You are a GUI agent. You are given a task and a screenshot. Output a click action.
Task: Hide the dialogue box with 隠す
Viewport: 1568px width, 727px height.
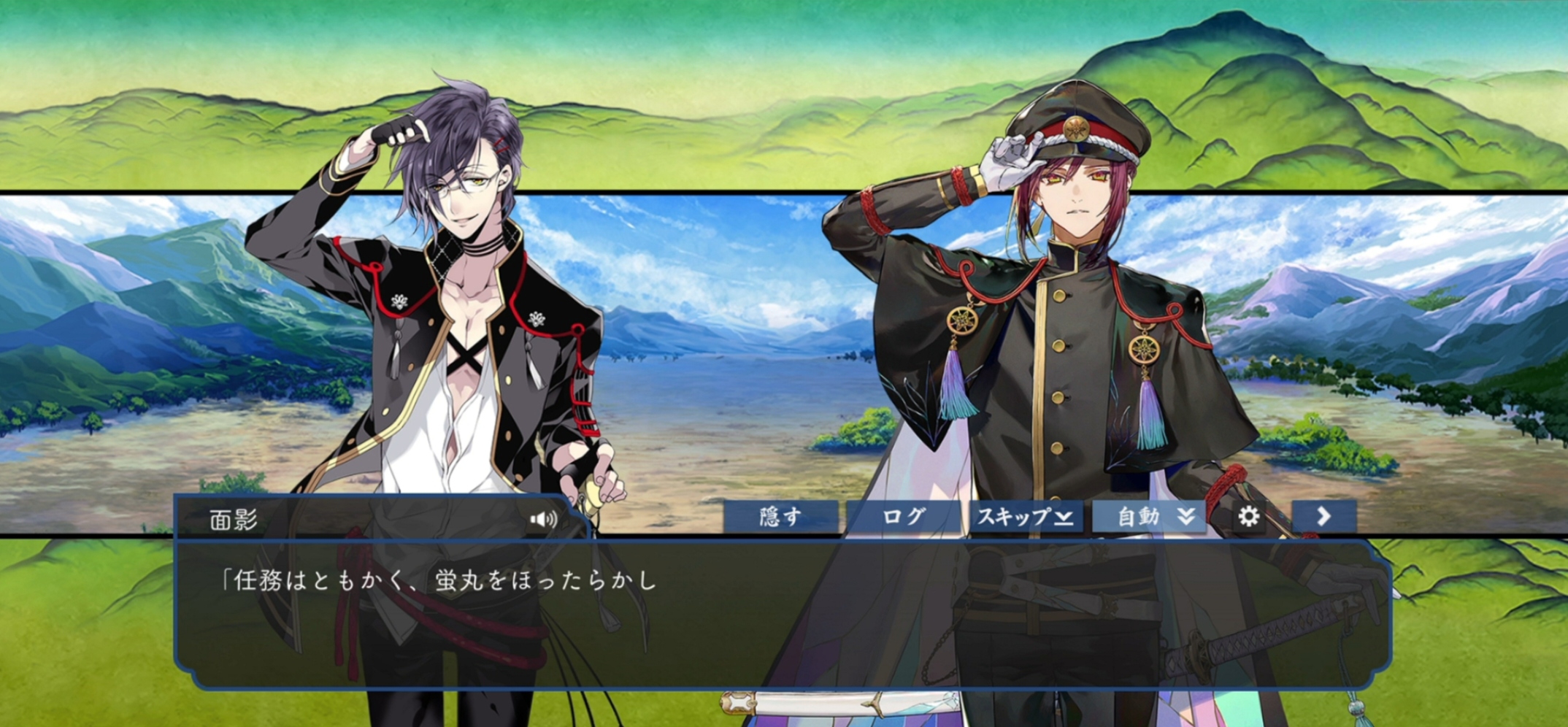coord(780,517)
